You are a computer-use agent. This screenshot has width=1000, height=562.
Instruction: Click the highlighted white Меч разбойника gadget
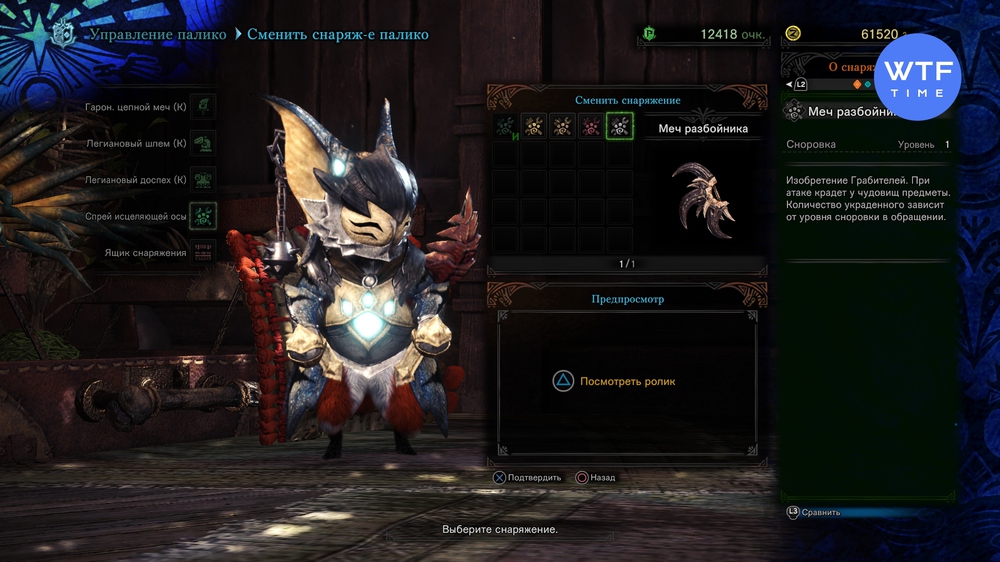(620, 127)
